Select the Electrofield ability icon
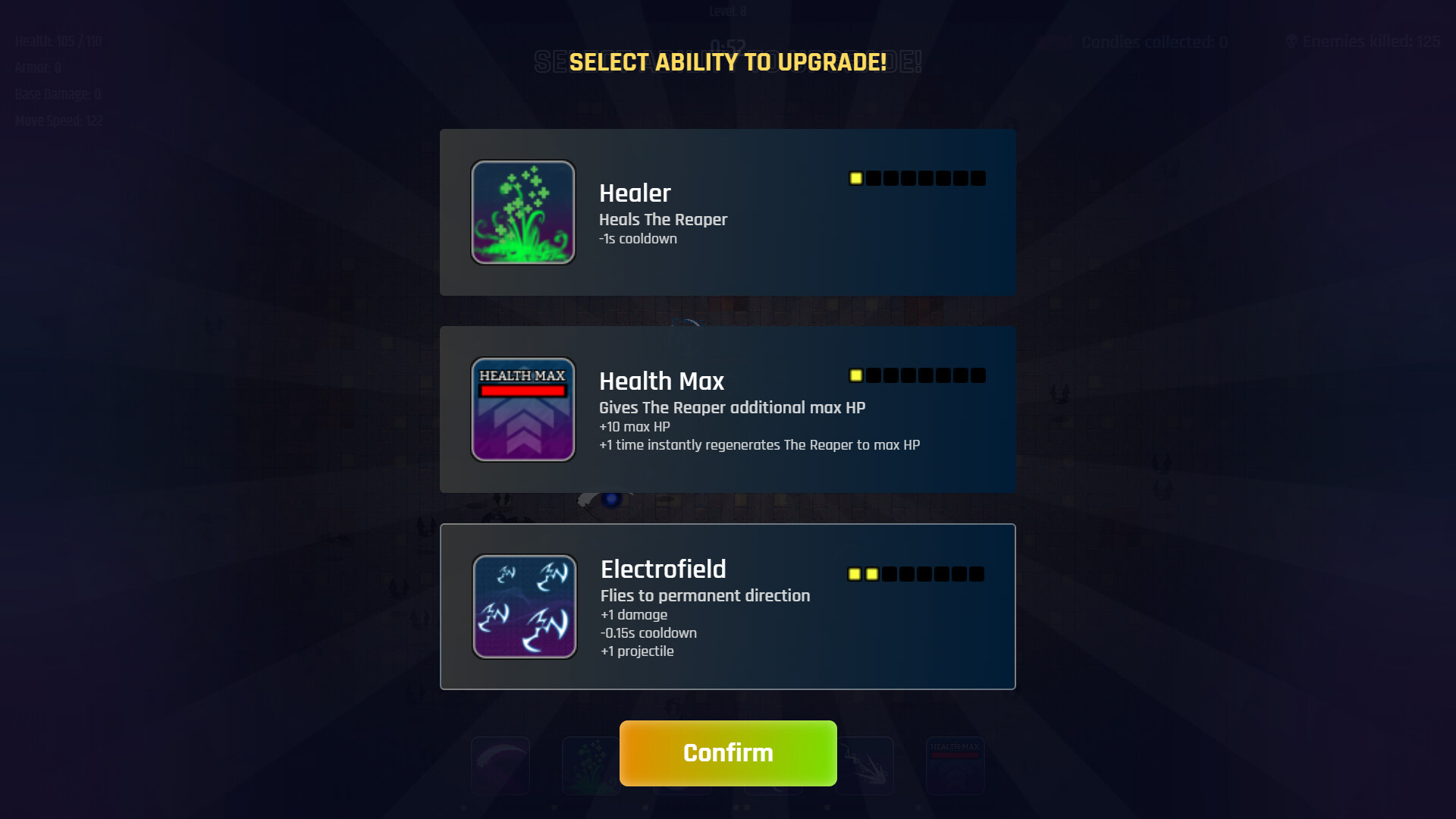Screen dimensions: 1456x819 (523, 605)
